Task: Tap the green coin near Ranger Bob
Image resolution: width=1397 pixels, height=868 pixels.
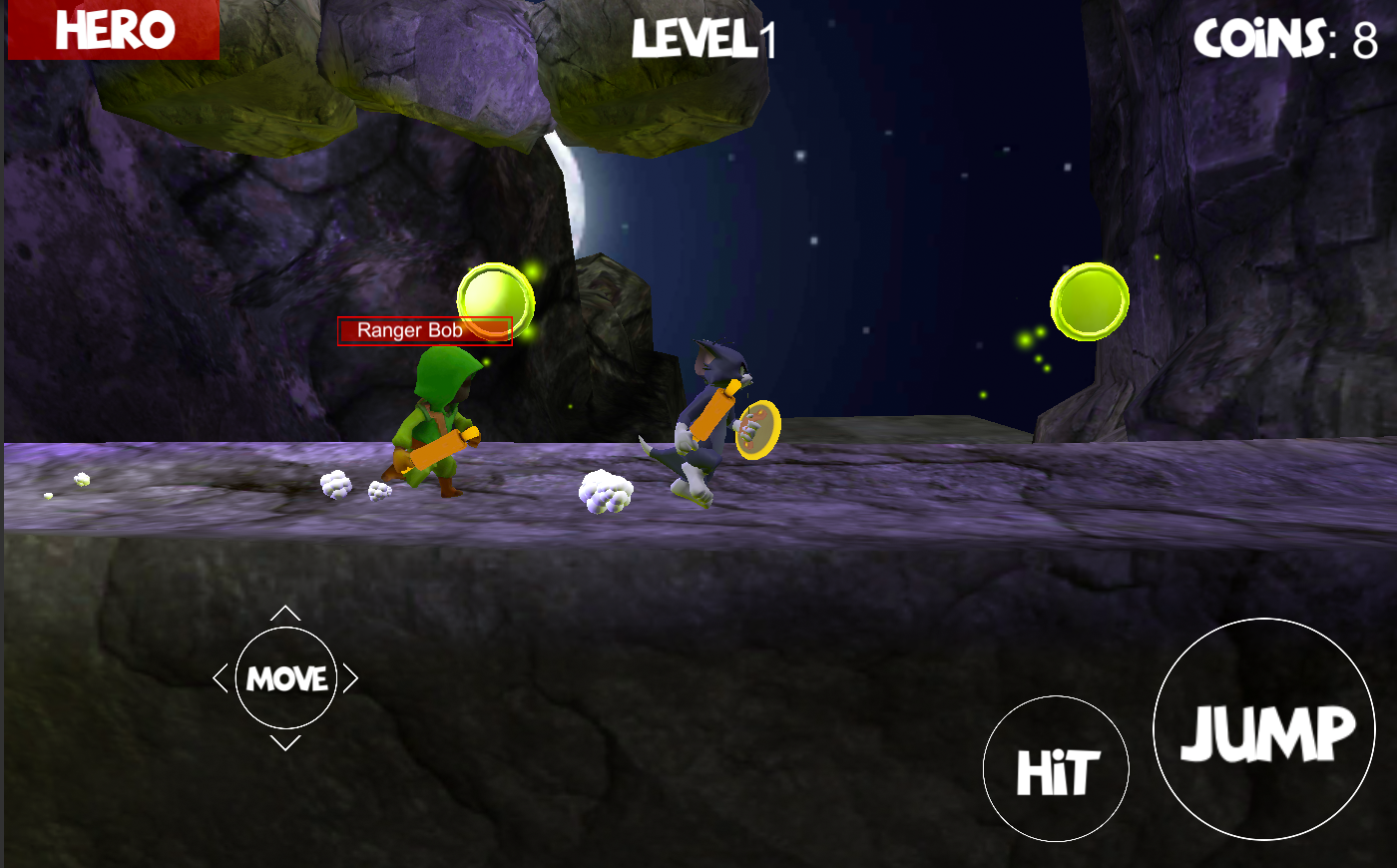Action: (x=494, y=295)
